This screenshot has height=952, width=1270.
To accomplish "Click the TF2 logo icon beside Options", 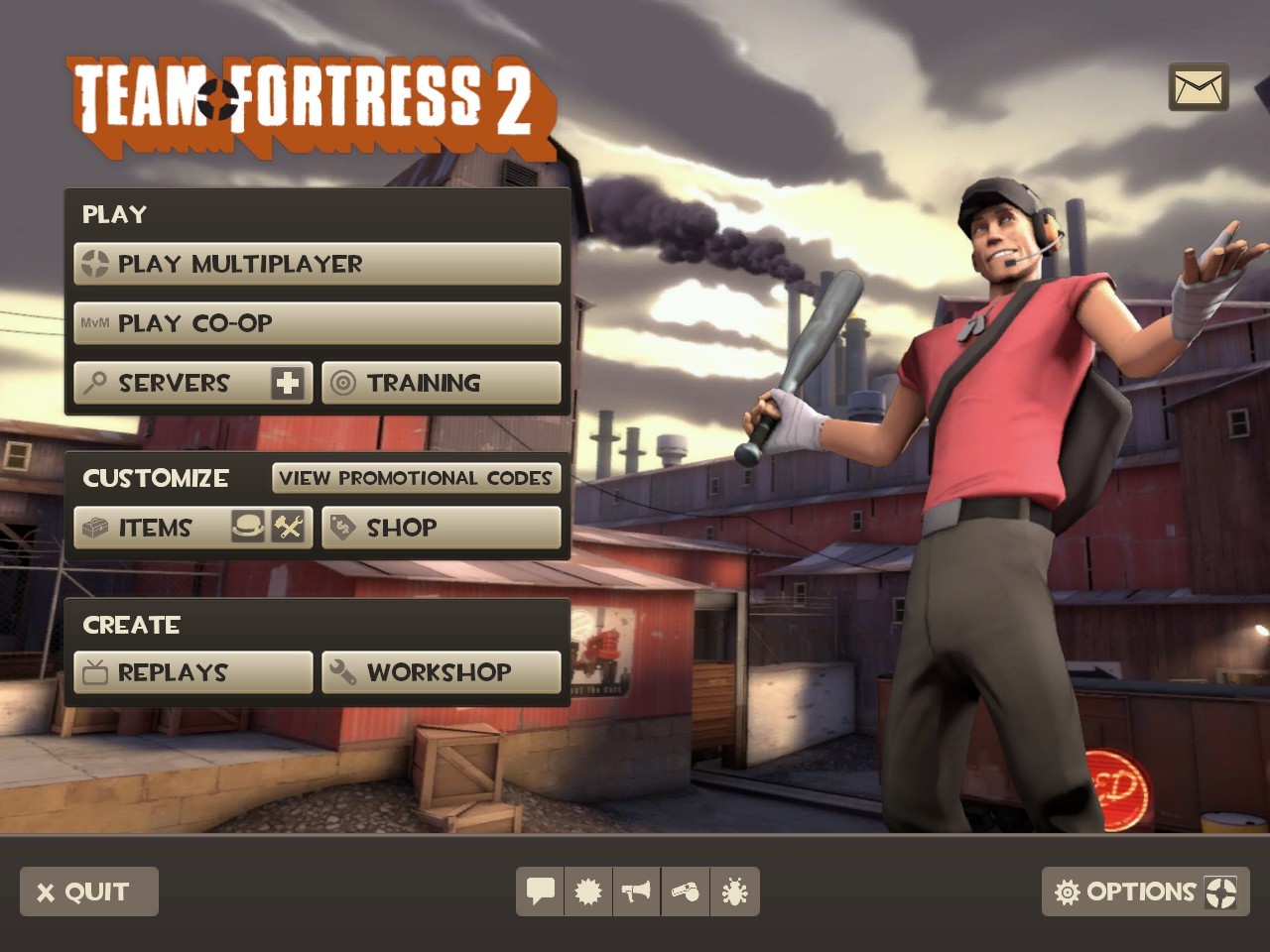I will coord(1218,892).
